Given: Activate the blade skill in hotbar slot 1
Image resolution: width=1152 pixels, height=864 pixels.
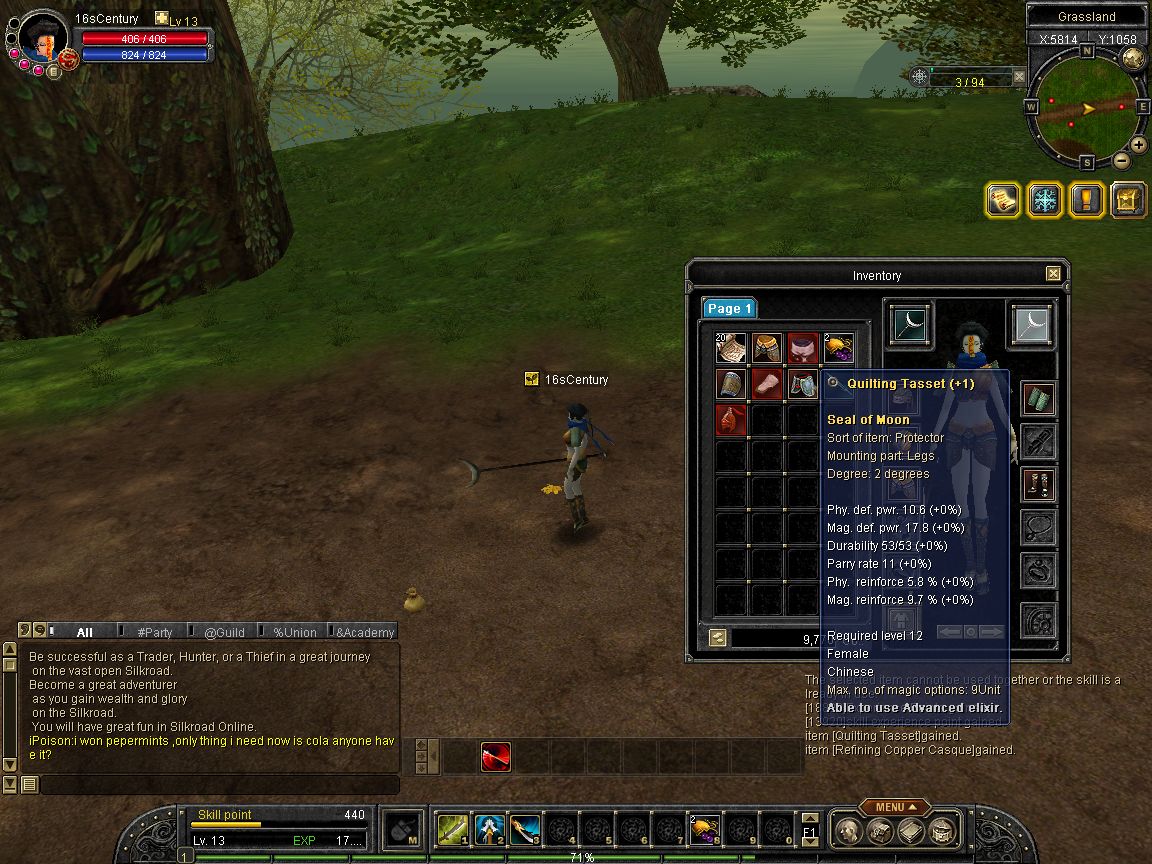Looking at the screenshot, I should 453,828.
